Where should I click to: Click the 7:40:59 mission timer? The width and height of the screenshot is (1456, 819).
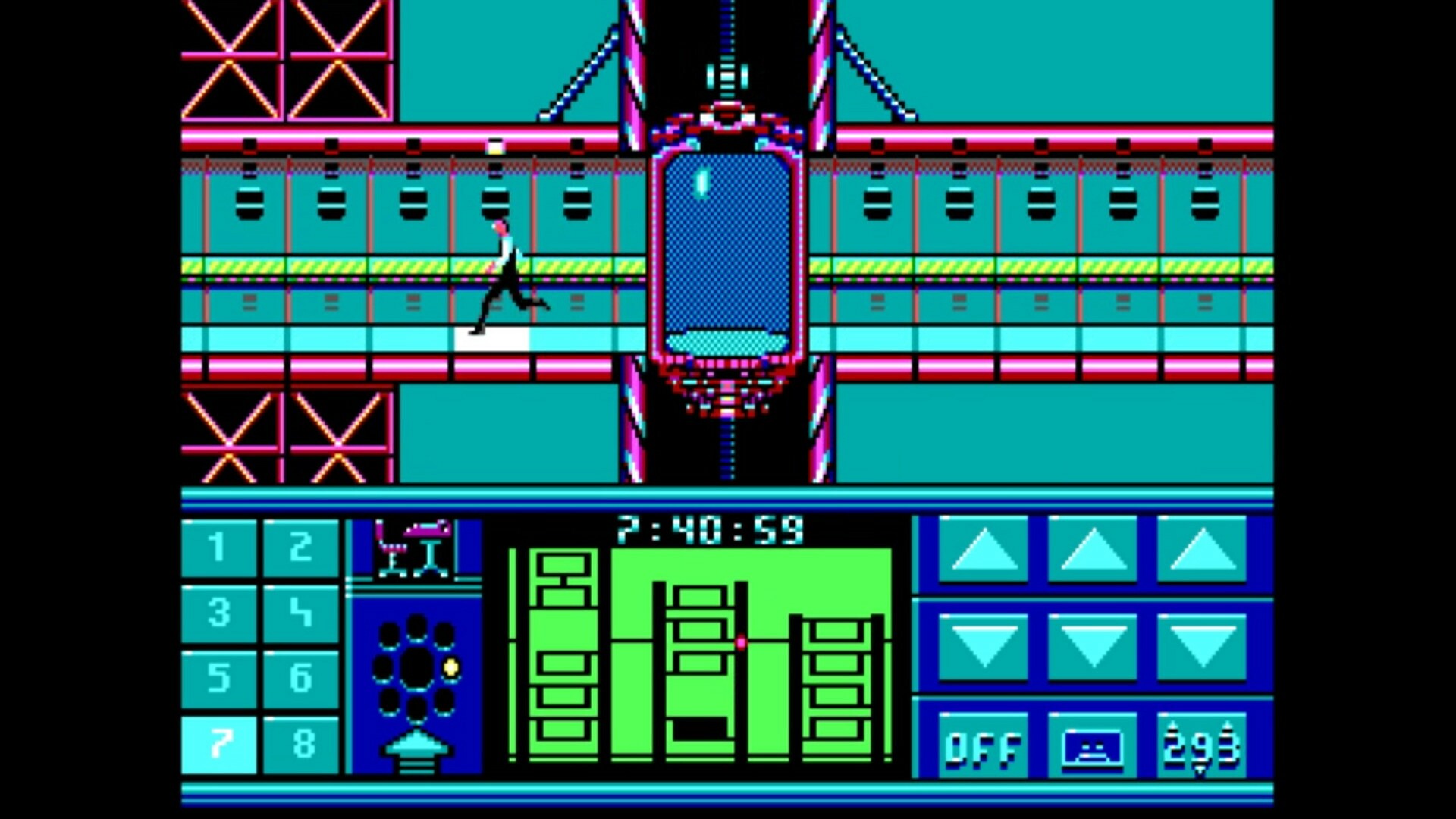711,529
